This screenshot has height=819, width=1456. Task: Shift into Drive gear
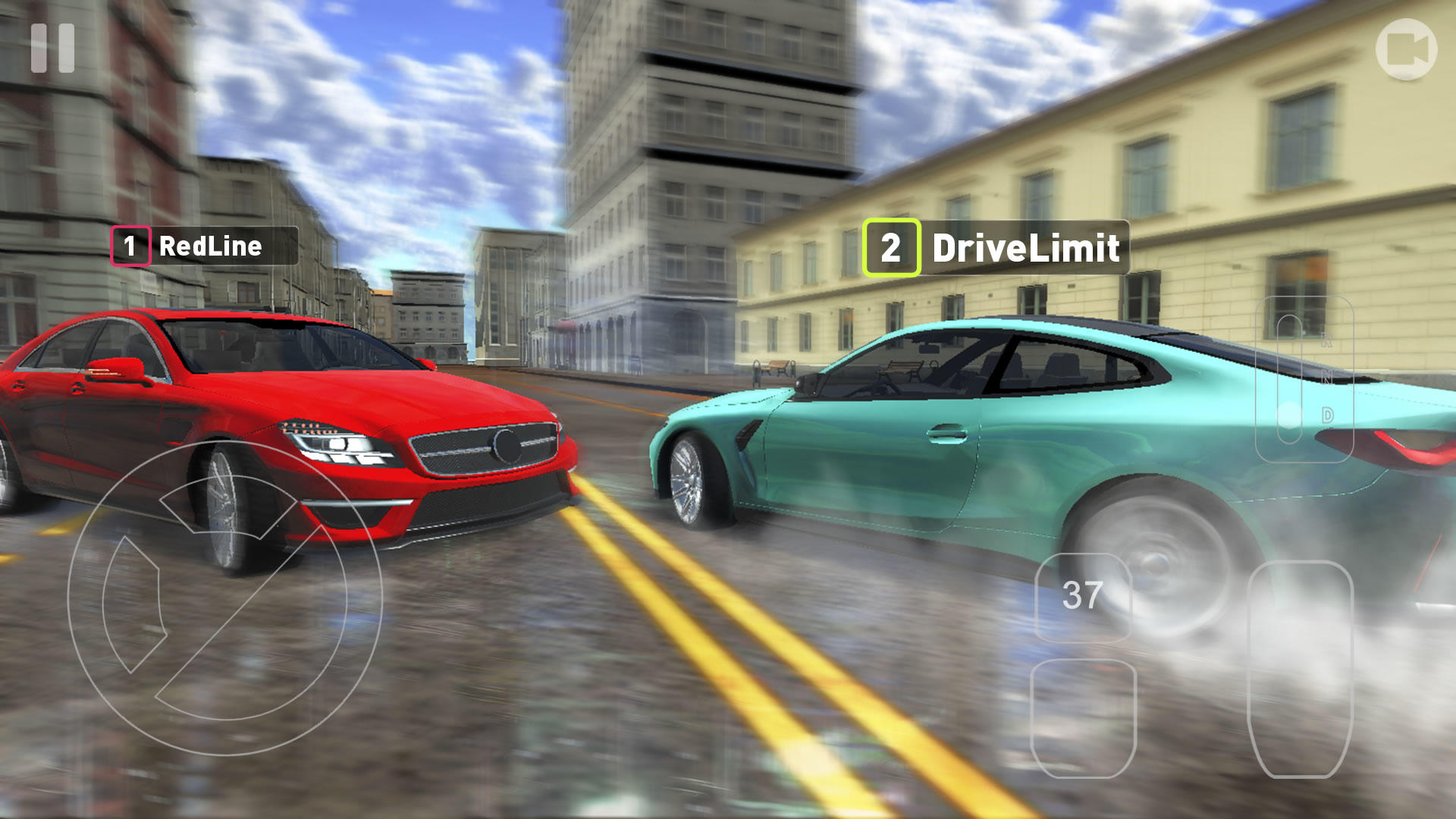point(1327,414)
